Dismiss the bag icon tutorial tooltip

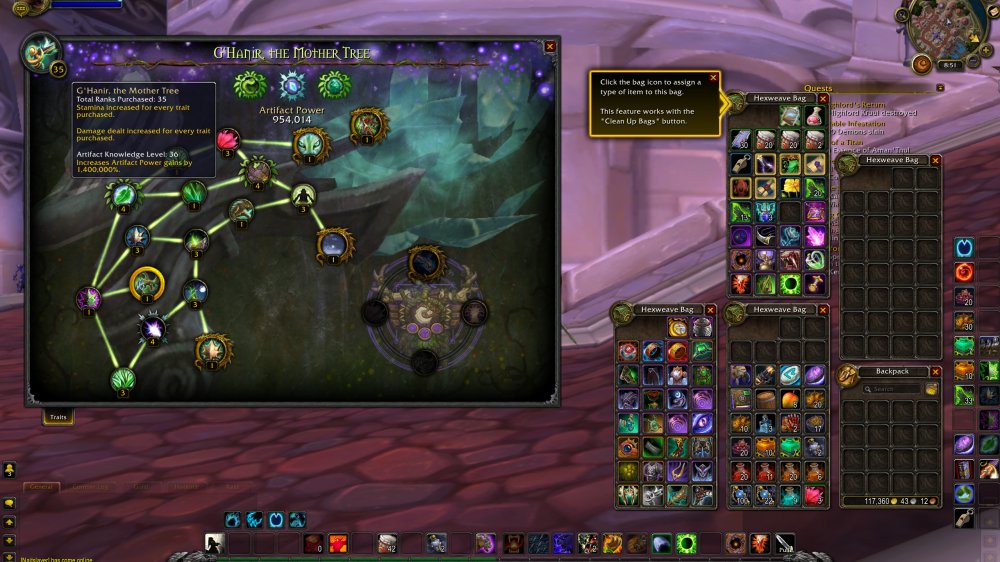click(713, 77)
